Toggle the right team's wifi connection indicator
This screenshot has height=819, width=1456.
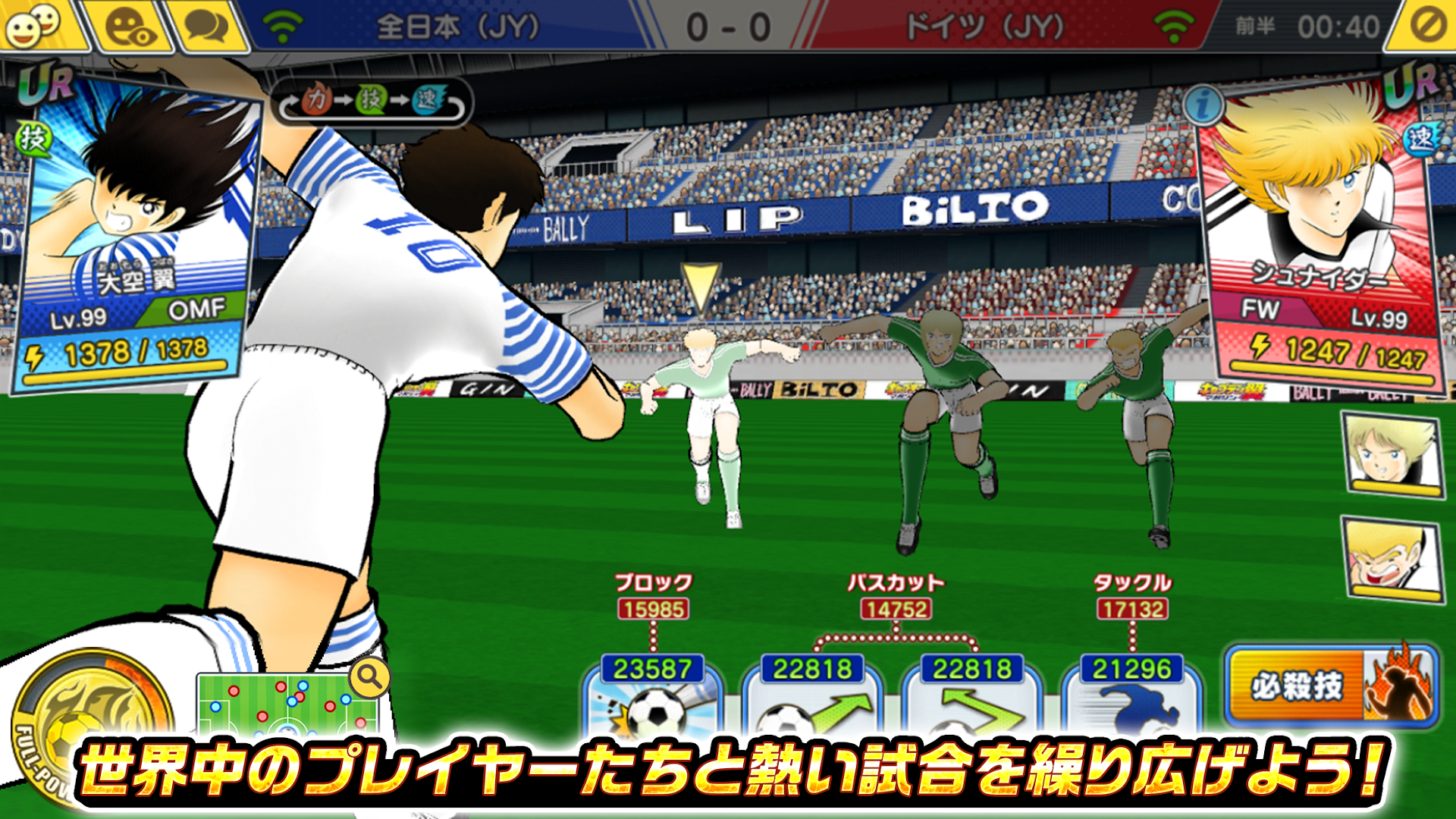[1175, 24]
